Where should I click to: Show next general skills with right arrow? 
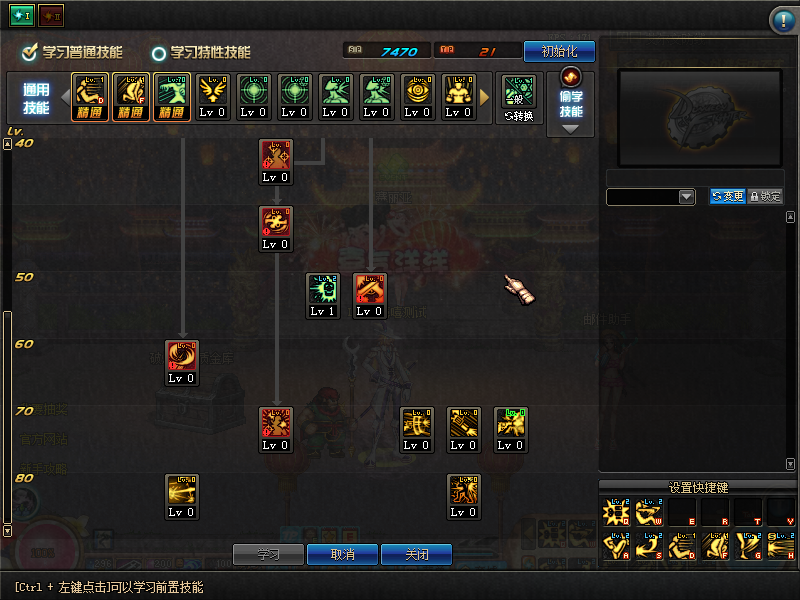(486, 97)
